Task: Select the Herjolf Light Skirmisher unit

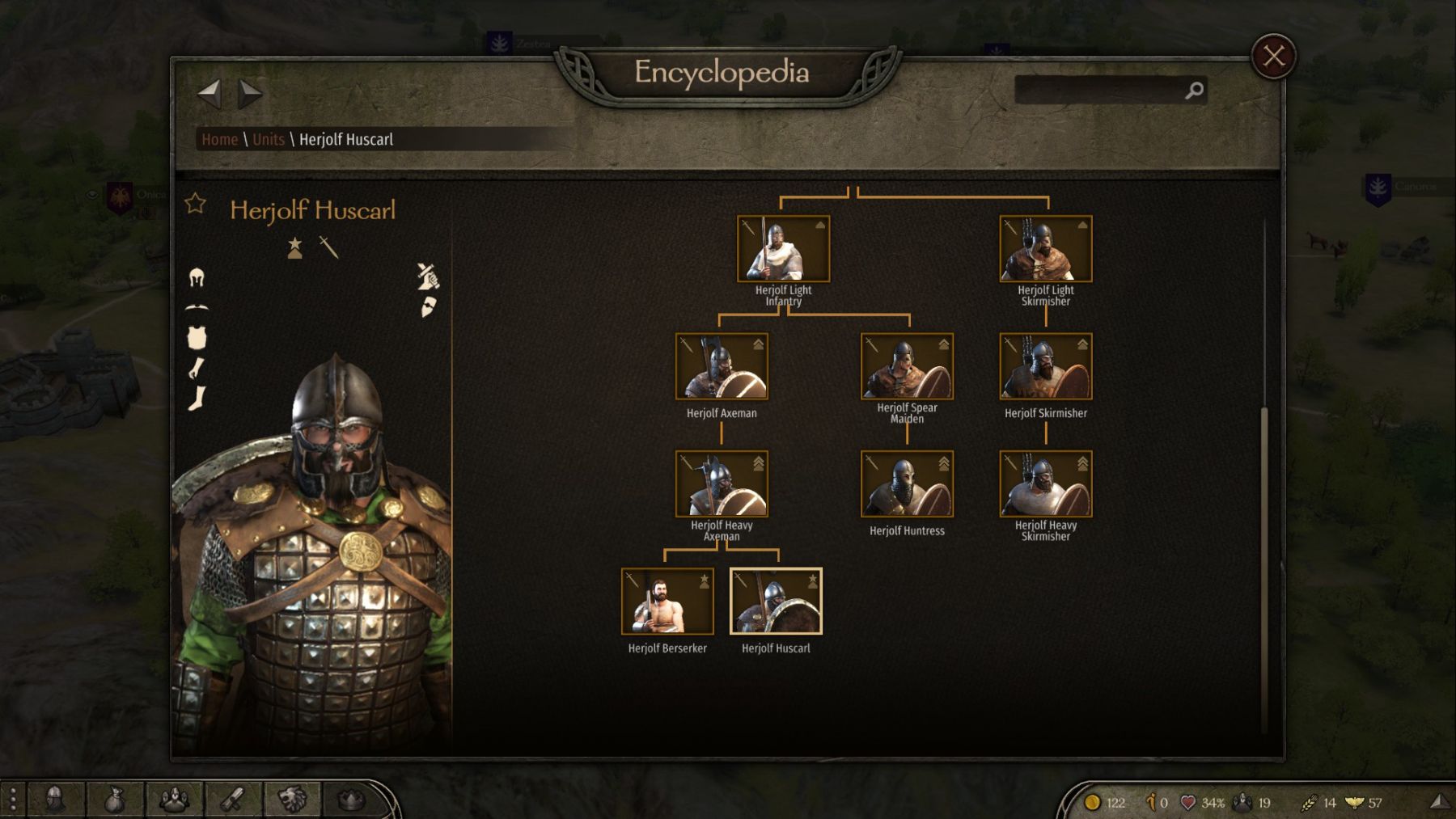Action: [1045, 249]
